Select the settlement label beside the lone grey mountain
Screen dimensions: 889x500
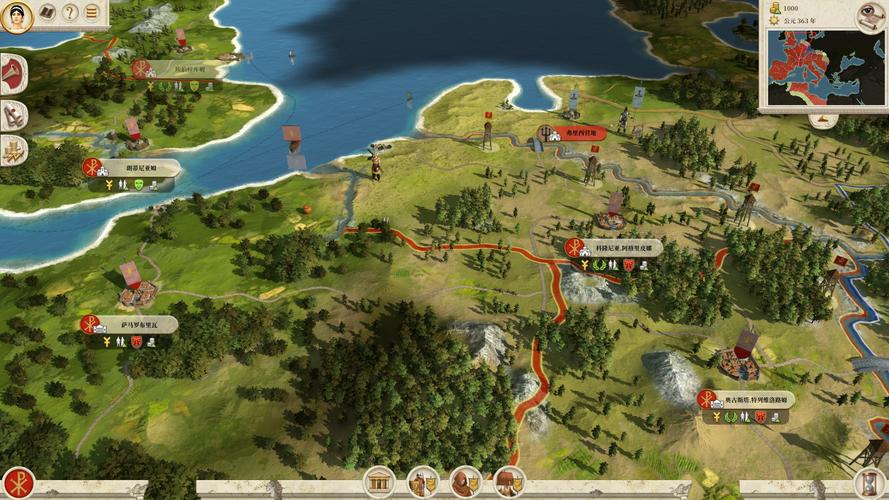(750, 400)
